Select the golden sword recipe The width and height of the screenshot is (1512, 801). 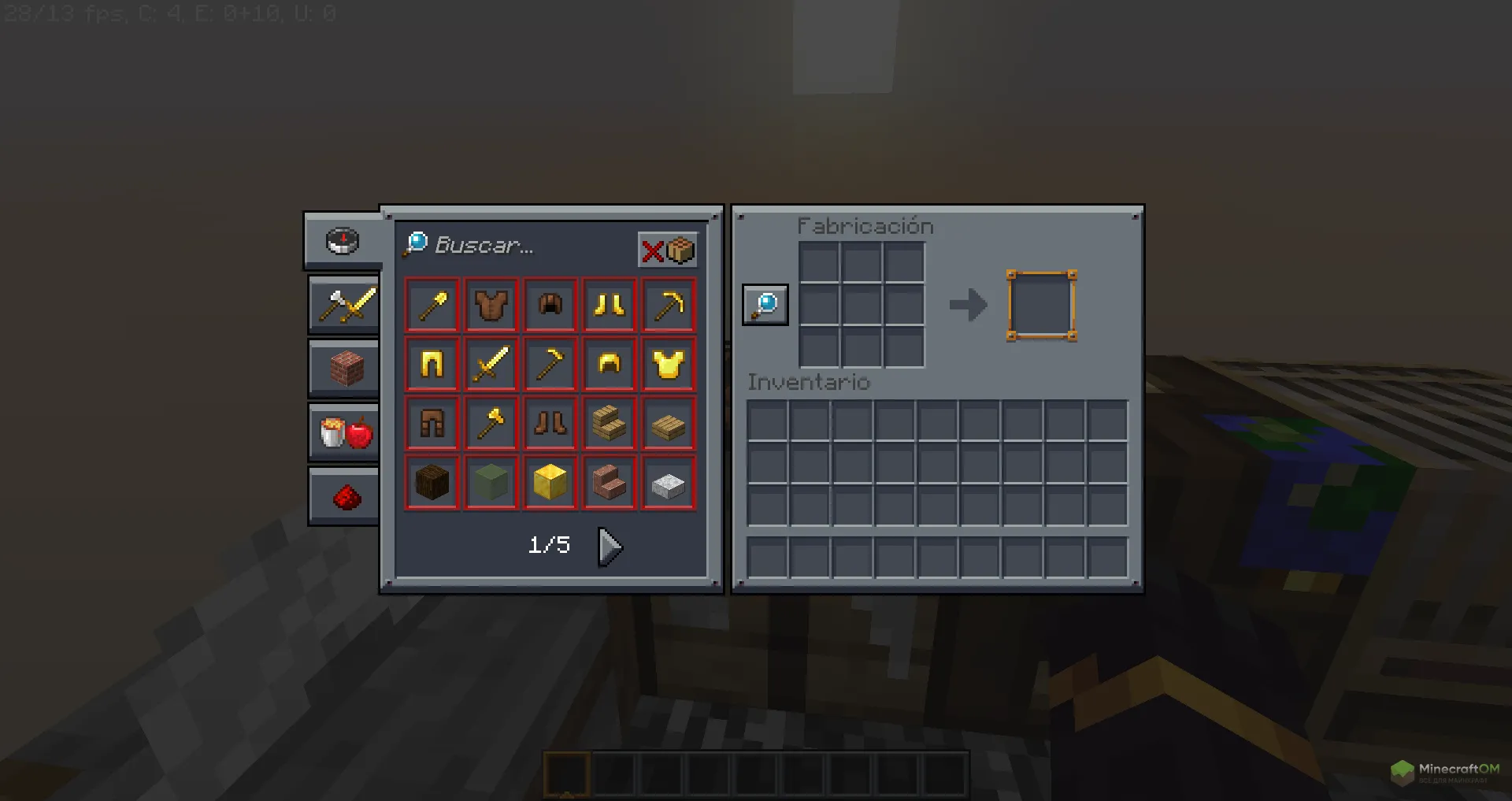pos(491,365)
